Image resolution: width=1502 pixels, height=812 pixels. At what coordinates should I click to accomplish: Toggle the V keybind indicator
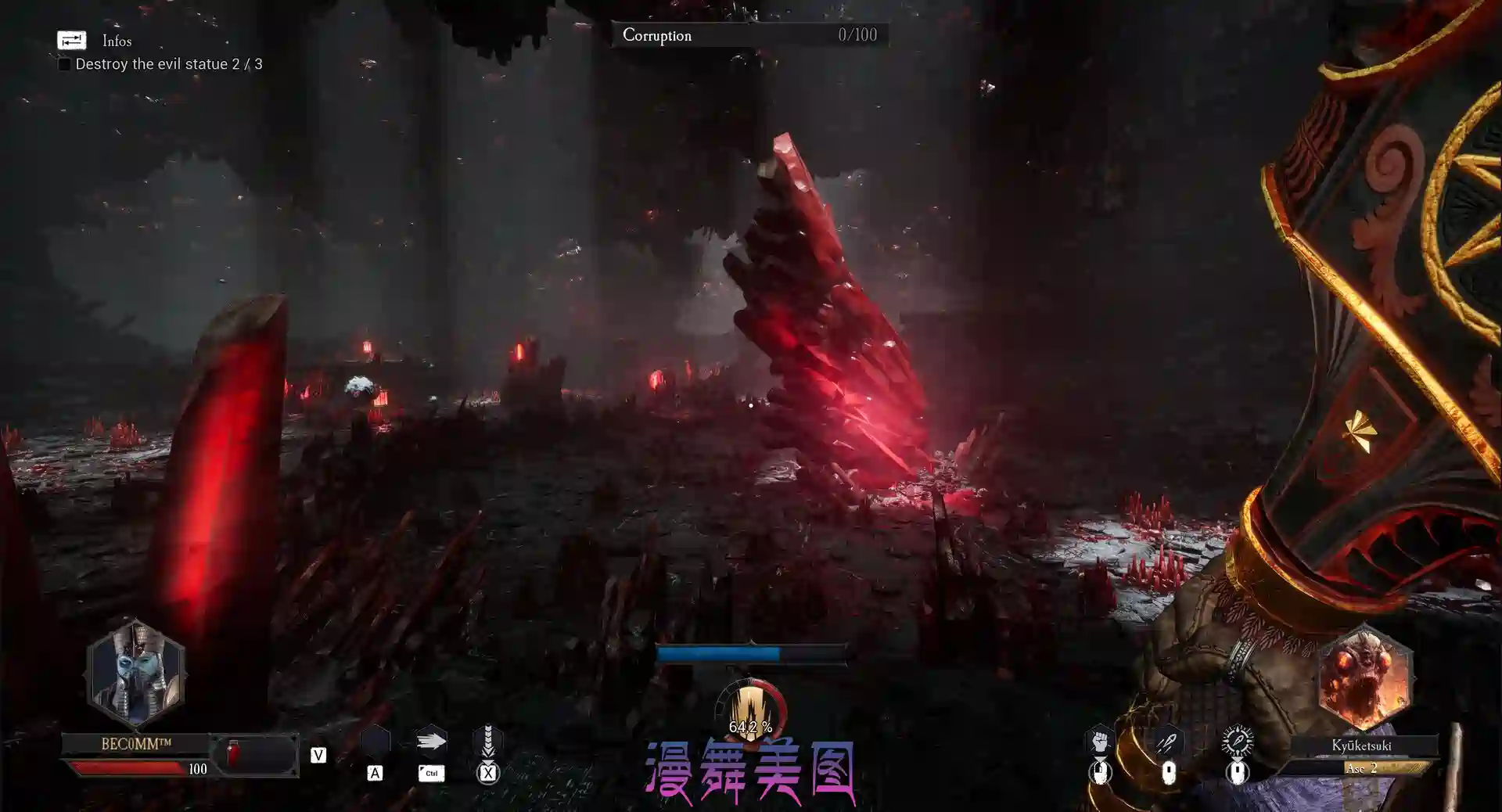click(x=318, y=755)
